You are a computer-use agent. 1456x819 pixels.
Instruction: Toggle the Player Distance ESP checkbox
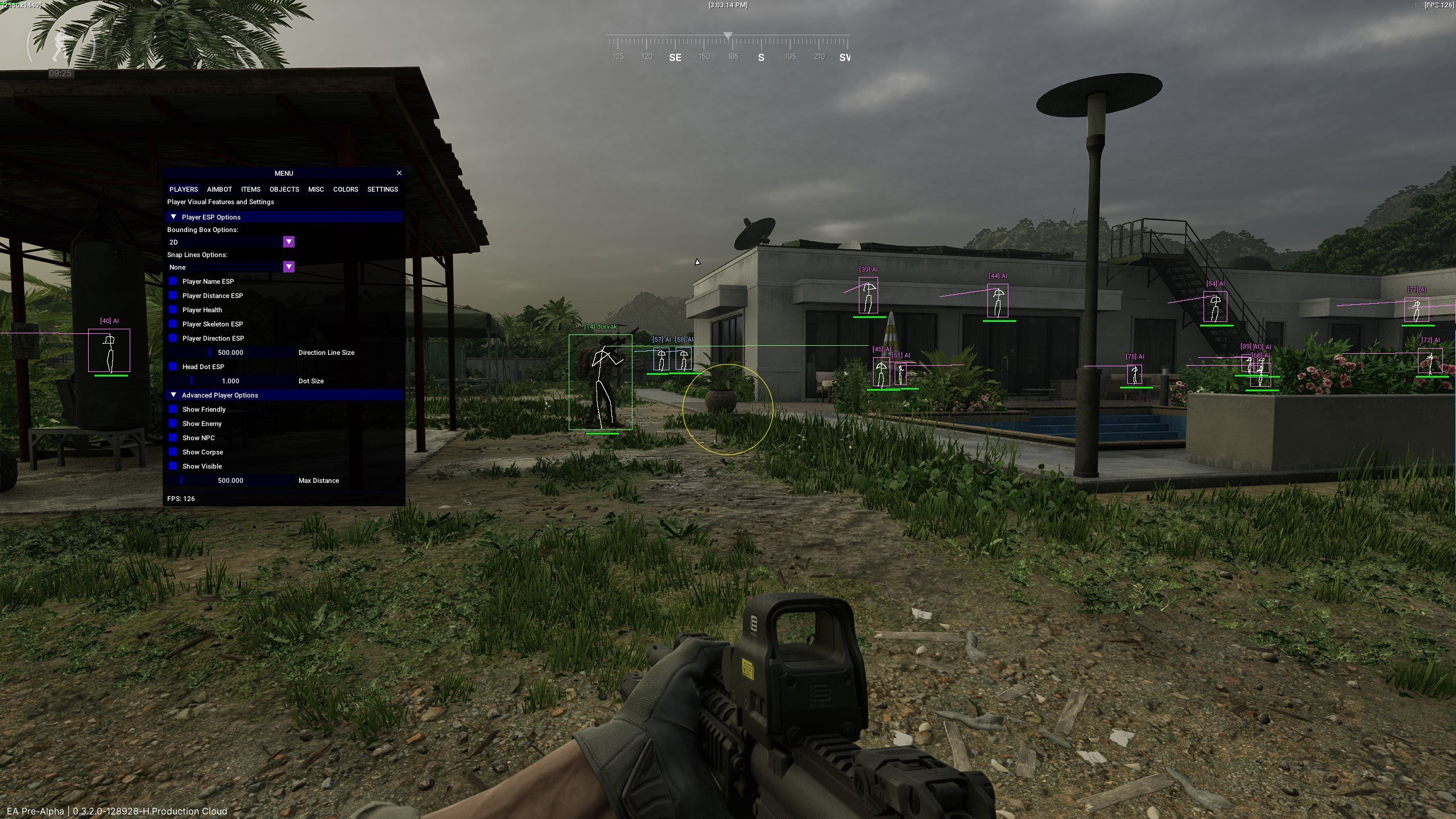coord(173,296)
